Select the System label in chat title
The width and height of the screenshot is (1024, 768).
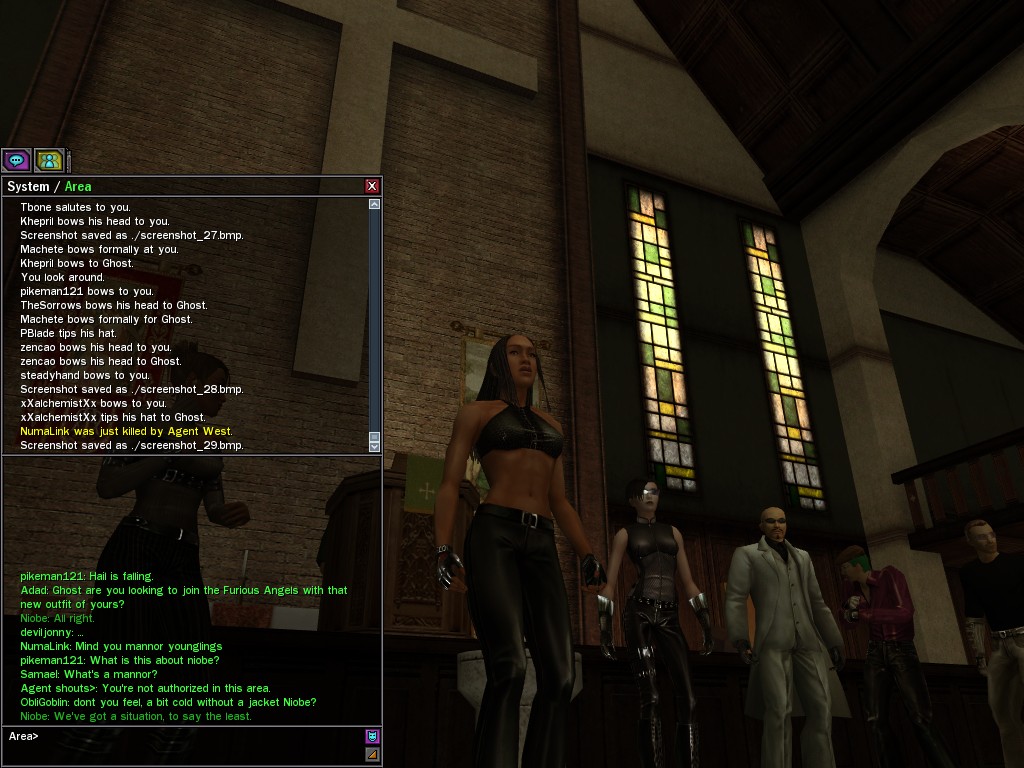tap(28, 187)
